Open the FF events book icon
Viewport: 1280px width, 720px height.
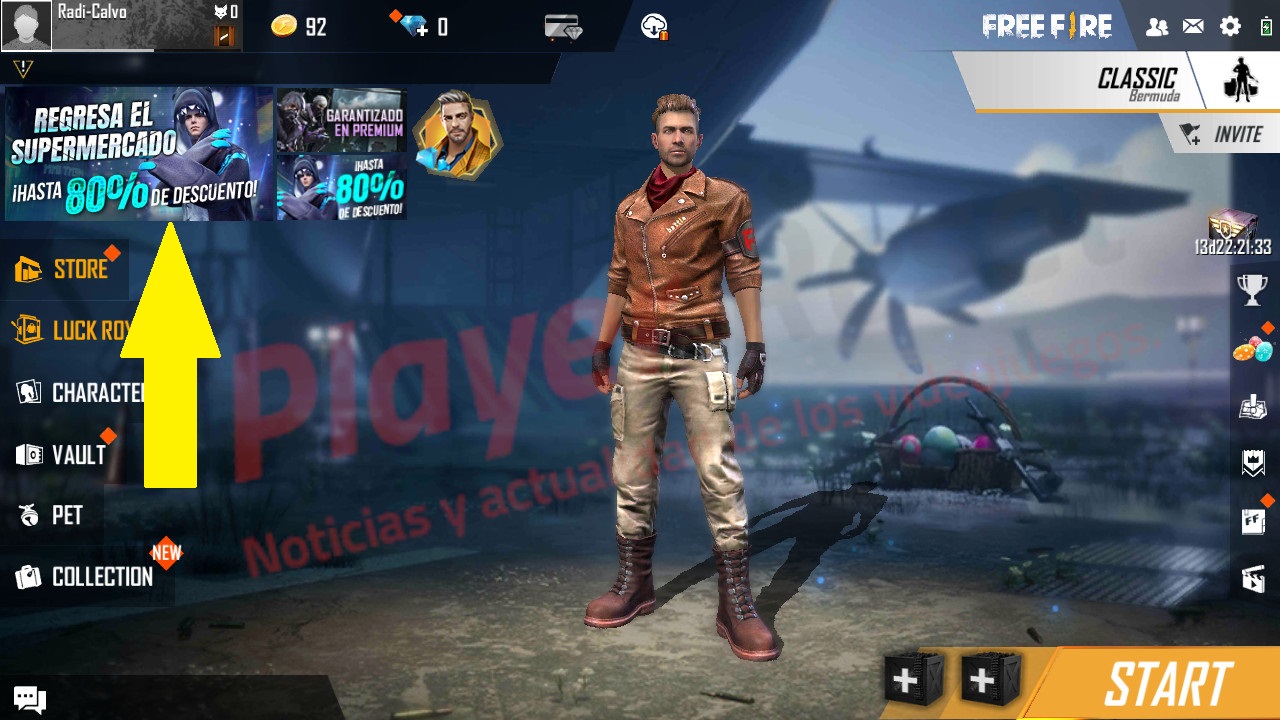(1252, 520)
